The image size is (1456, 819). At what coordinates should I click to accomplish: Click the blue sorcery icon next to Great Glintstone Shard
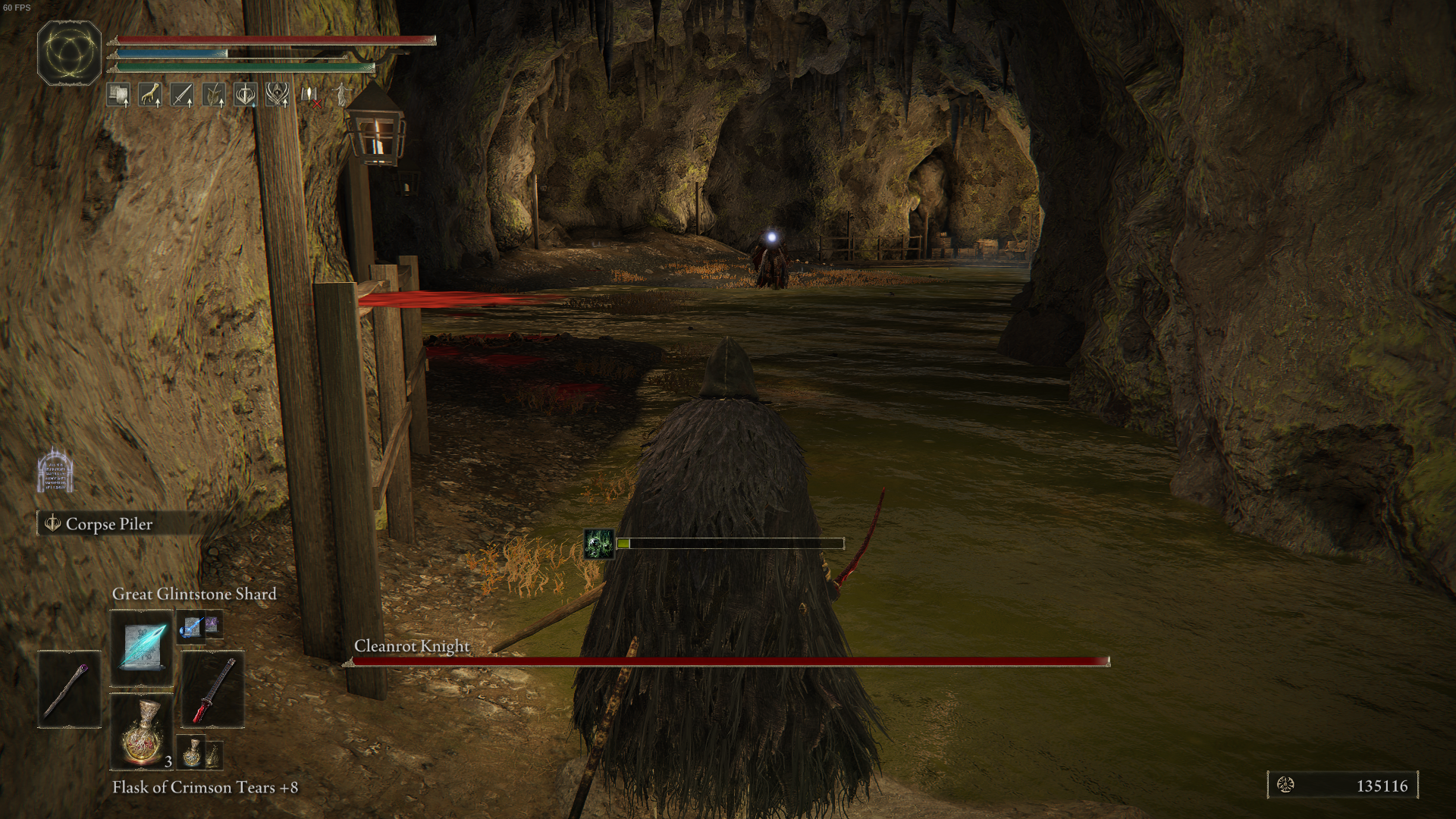(191, 628)
